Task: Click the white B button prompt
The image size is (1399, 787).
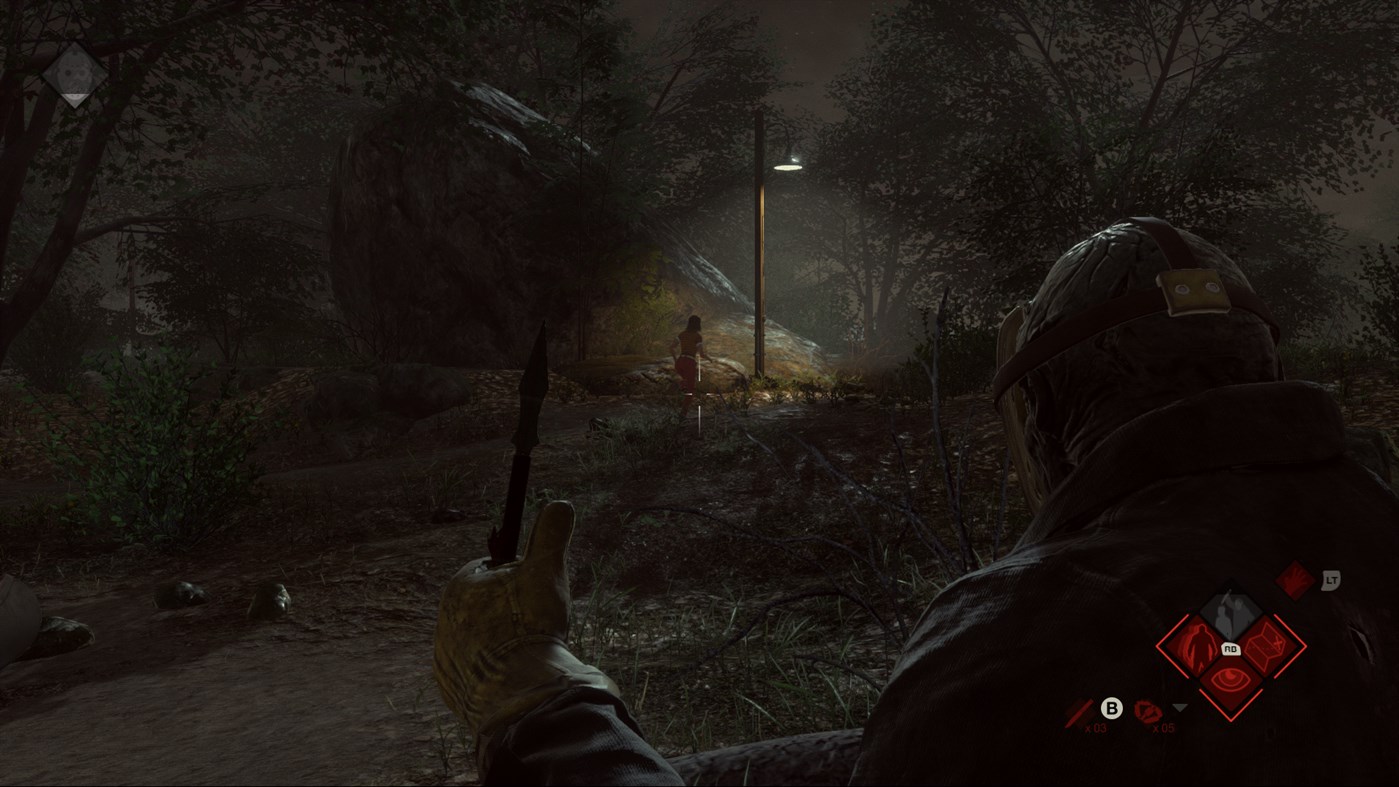Action: tap(1112, 706)
